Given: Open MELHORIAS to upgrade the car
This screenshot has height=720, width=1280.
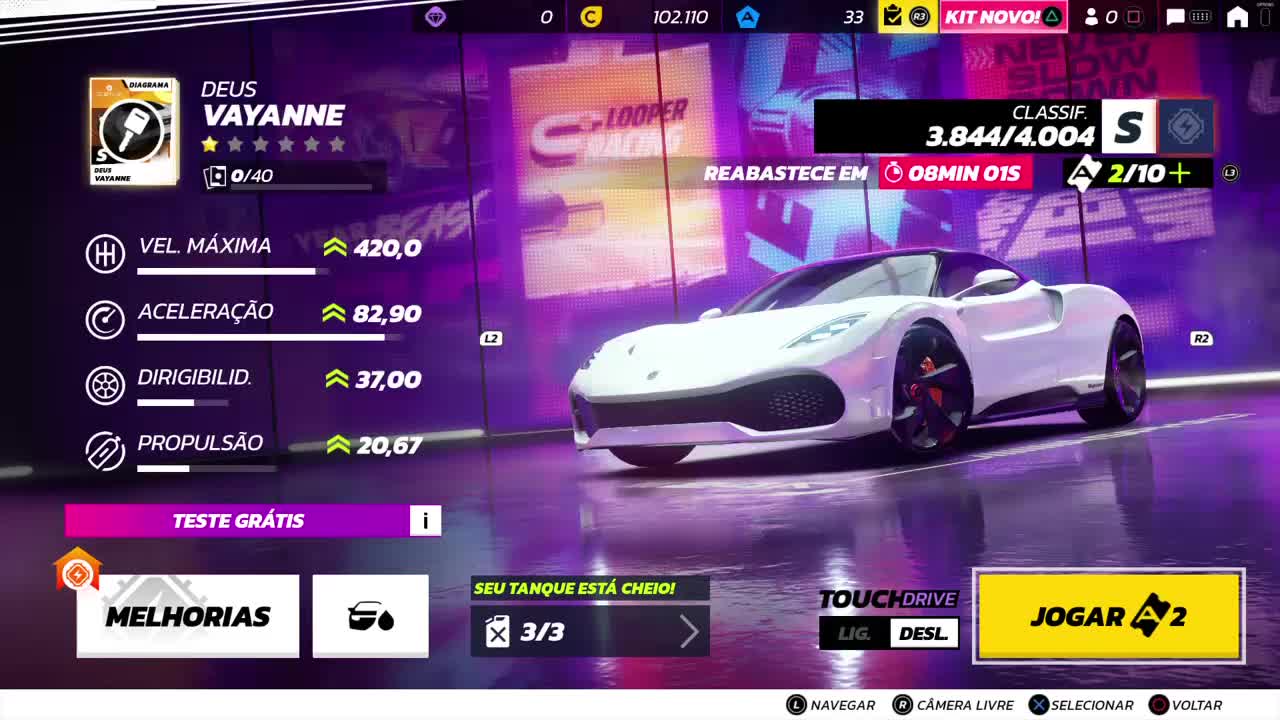Looking at the screenshot, I should pyautogui.click(x=188, y=617).
